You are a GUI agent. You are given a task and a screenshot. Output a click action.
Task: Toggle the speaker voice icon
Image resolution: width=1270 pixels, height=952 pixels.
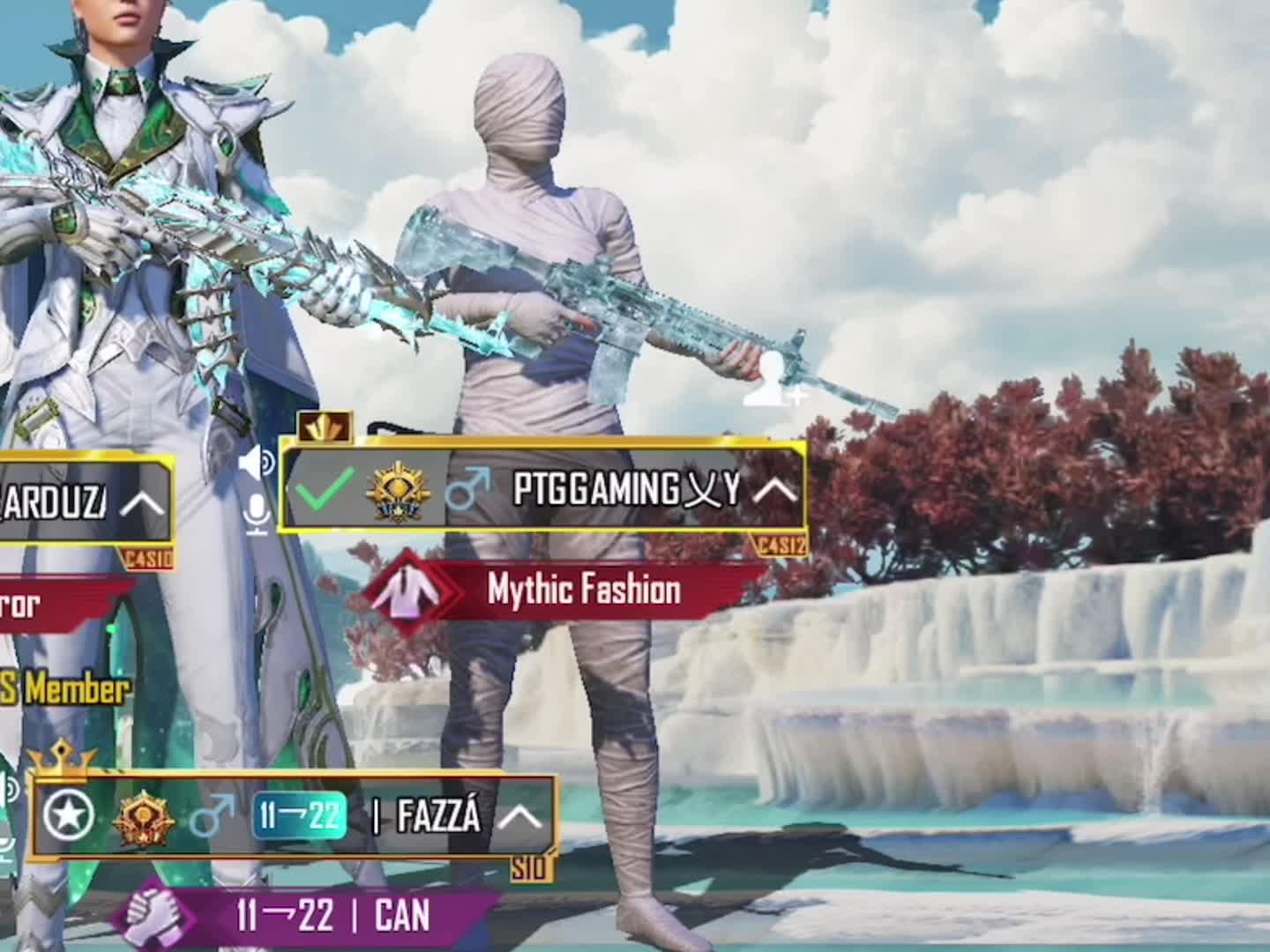tap(257, 462)
